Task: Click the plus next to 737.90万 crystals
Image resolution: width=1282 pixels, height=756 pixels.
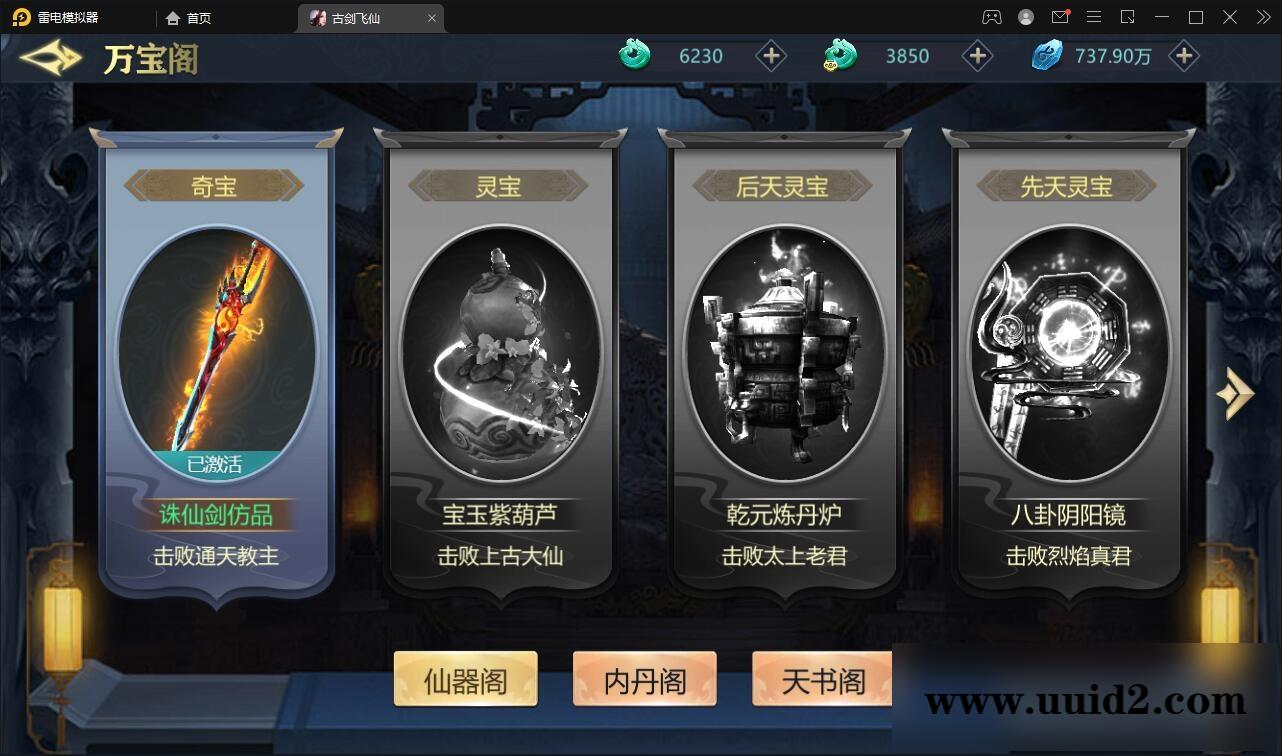Action: (x=1185, y=56)
